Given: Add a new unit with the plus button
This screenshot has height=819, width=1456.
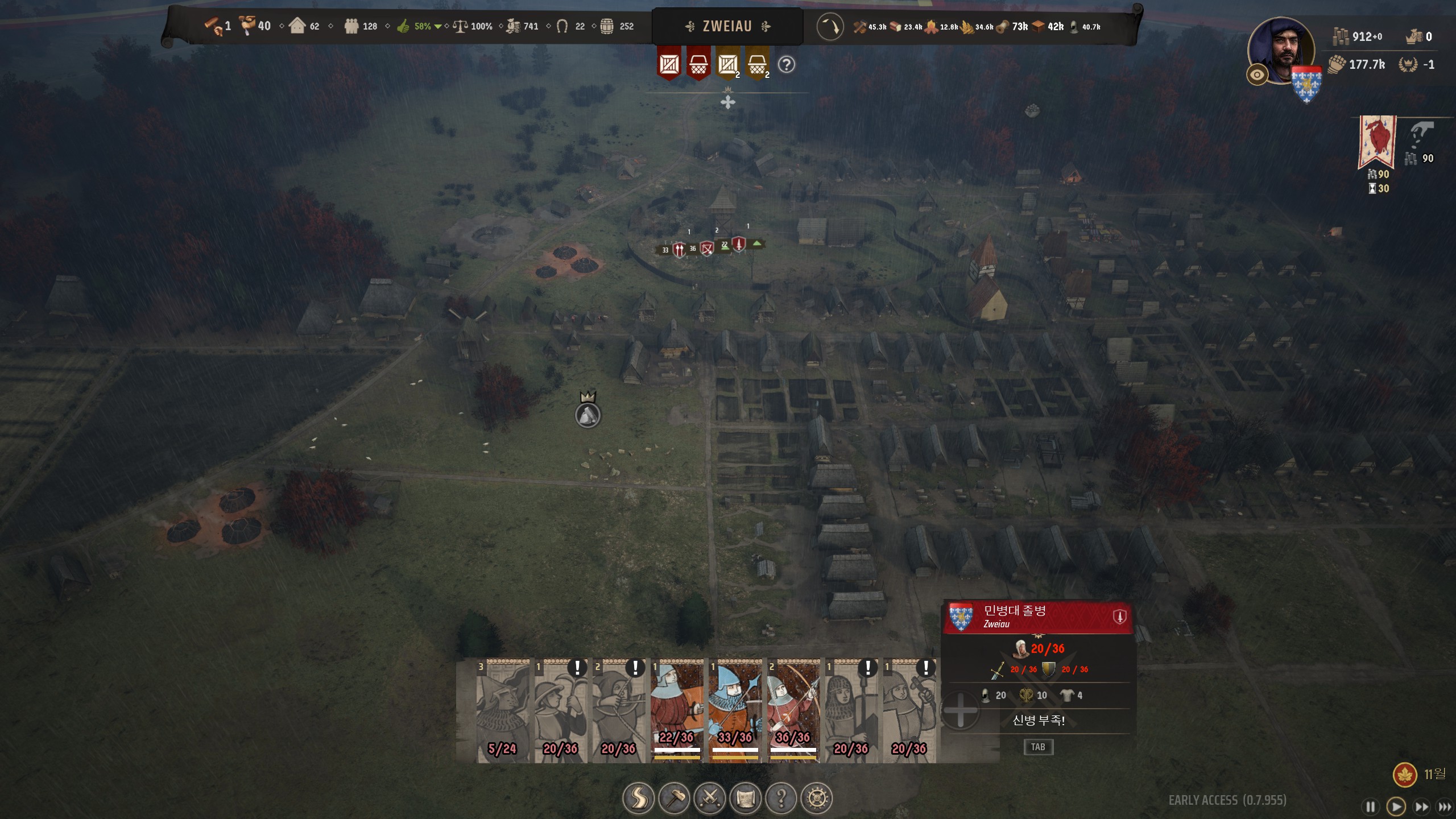Looking at the screenshot, I should tap(960, 710).
